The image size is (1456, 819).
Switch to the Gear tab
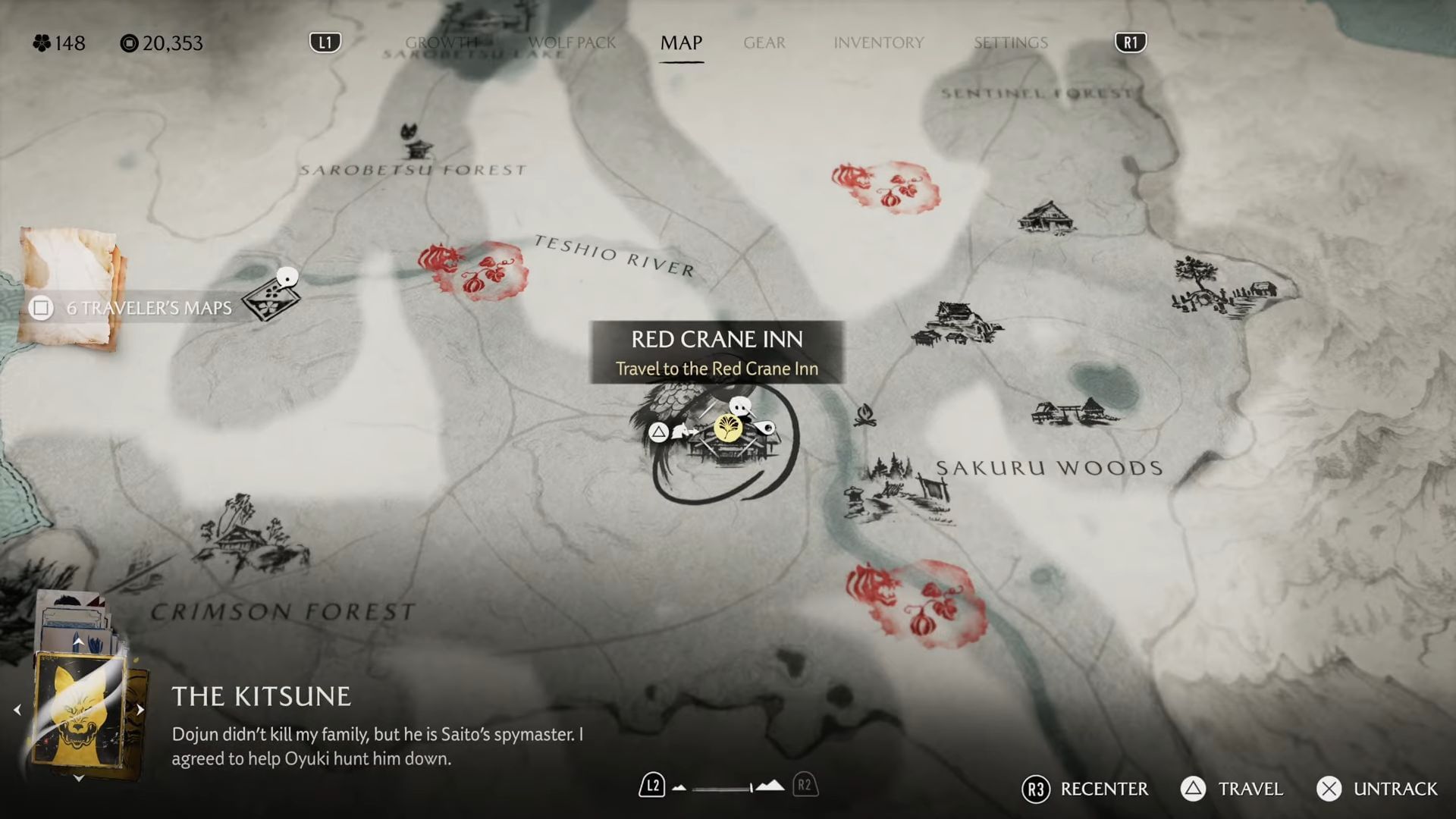click(x=764, y=42)
